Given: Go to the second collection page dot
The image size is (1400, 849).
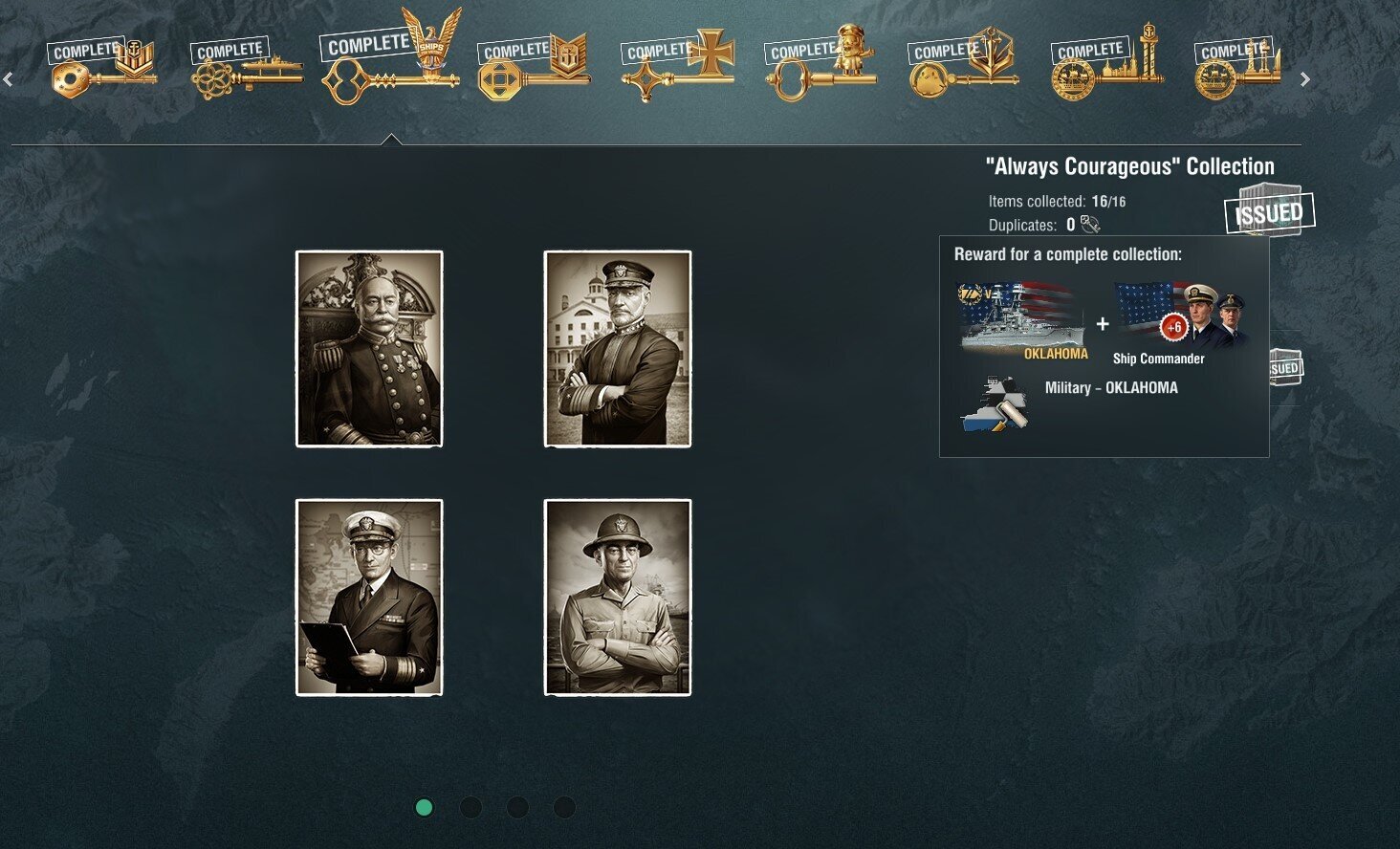Looking at the screenshot, I should tap(470, 808).
